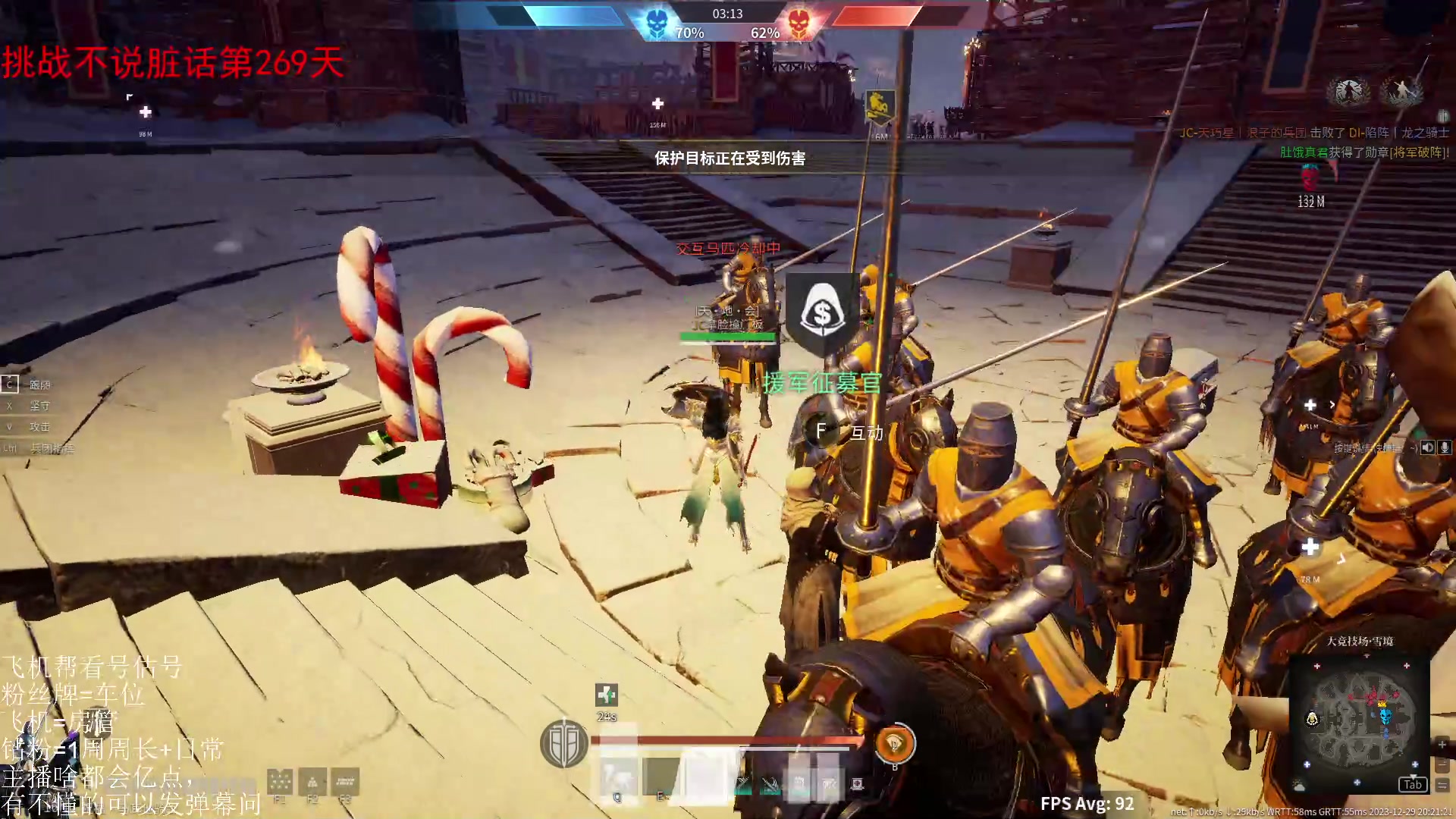Click the 援军征募官 recruiter hood icon
The width and height of the screenshot is (1456, 819).
[821, 313]
